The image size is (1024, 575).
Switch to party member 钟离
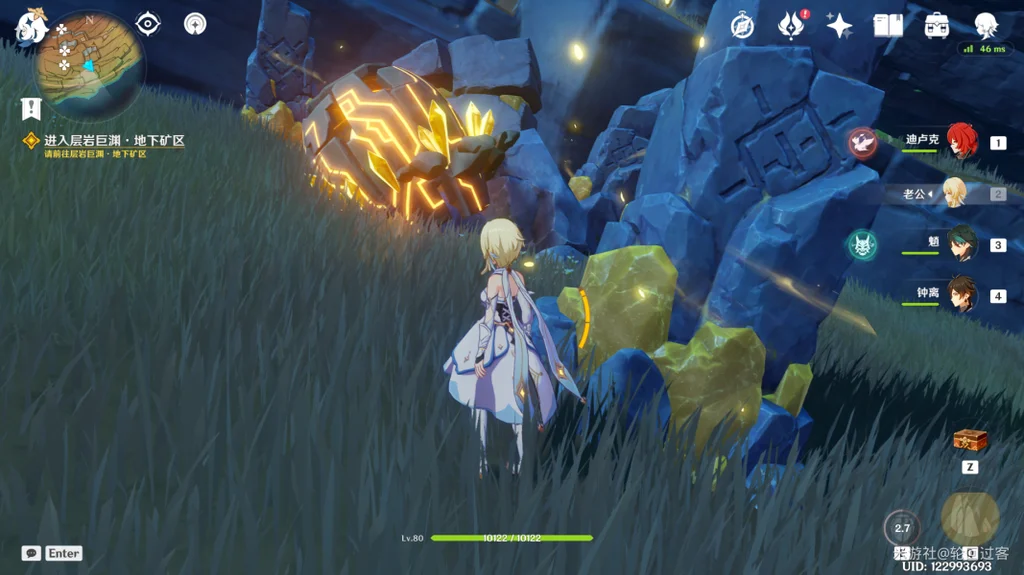pos(961,294)
